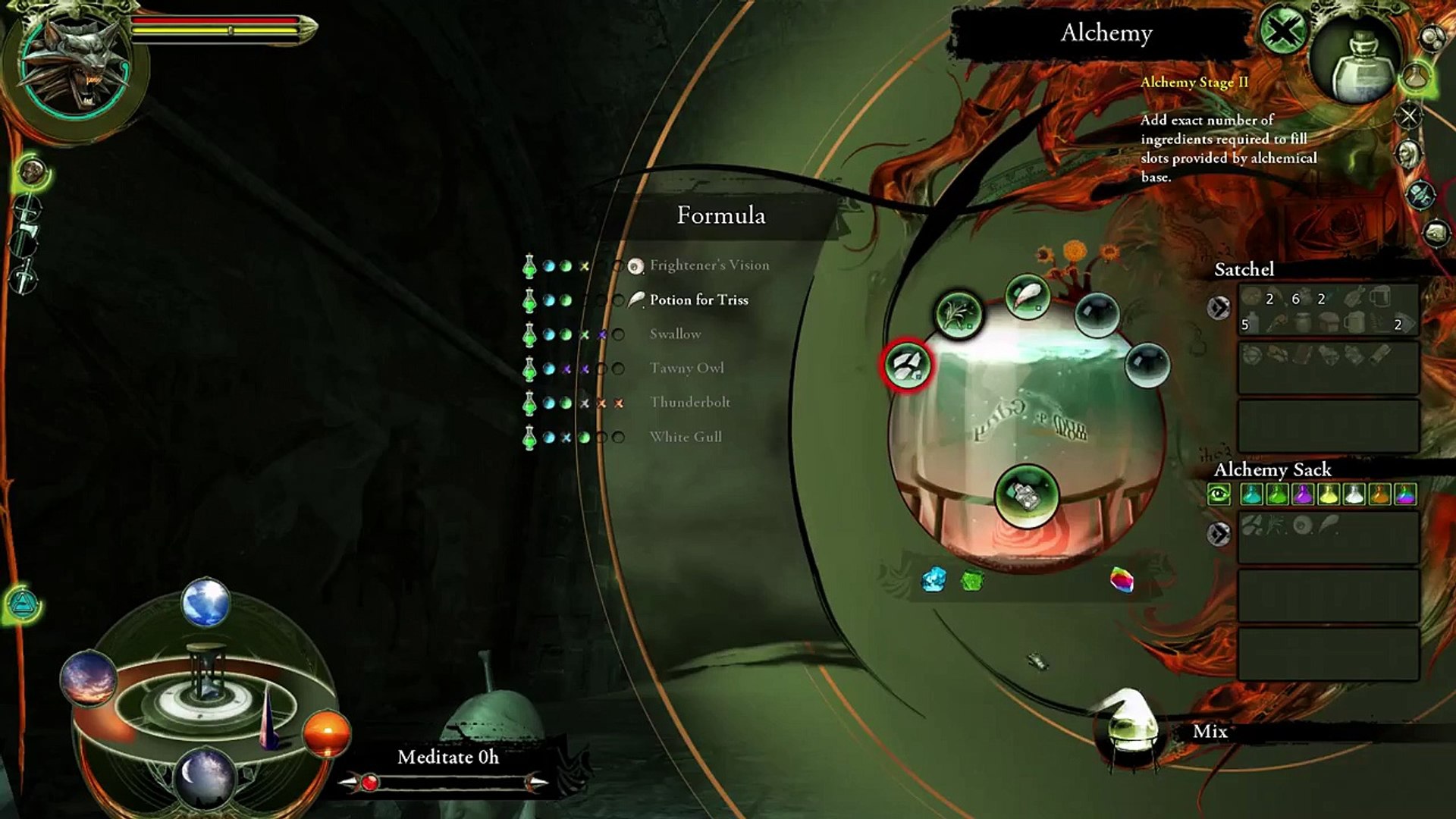Select the Frightener's Vision formula
Screen dimensions: 1456x819
tap(709, 265)
